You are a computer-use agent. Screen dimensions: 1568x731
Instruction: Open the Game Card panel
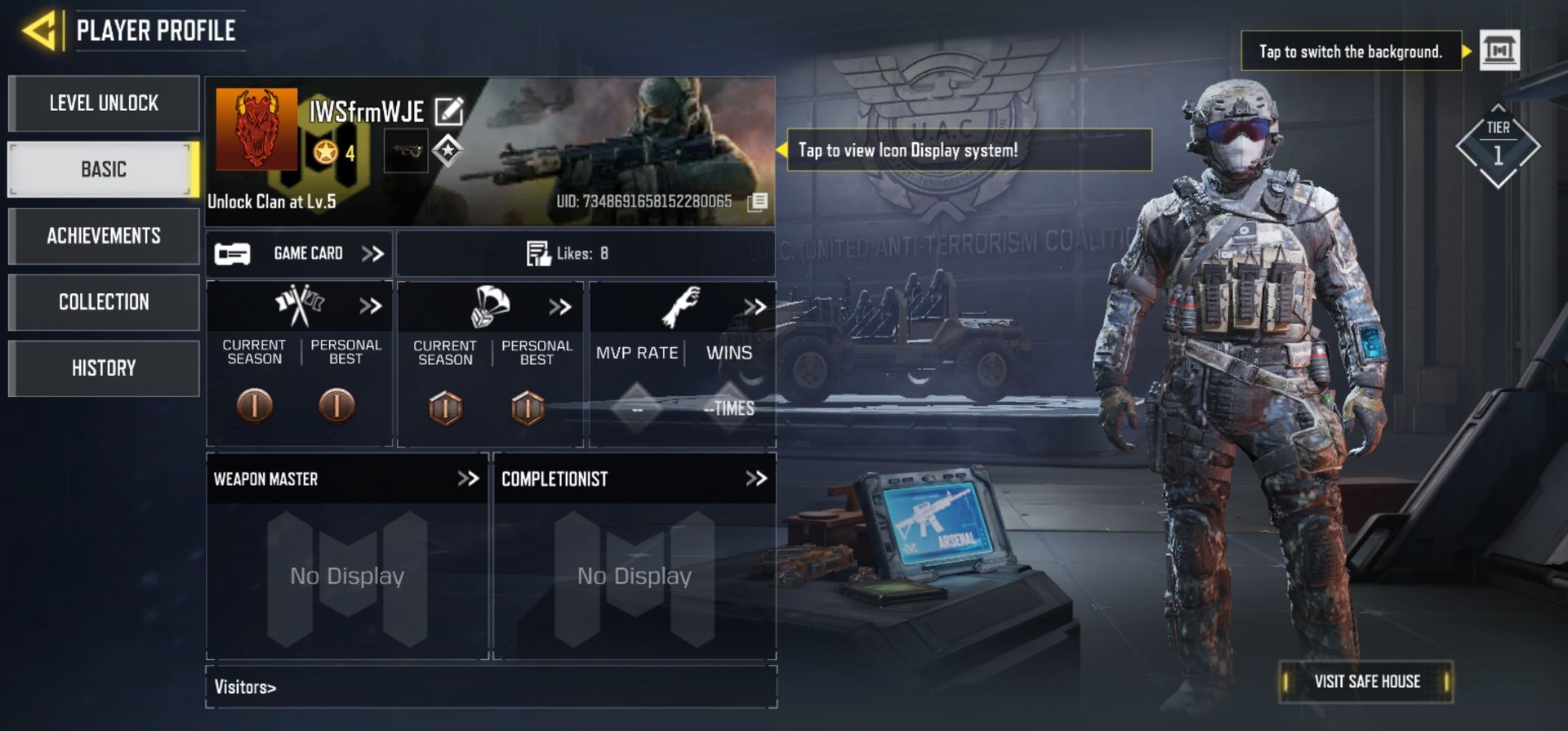pos(299,254)
